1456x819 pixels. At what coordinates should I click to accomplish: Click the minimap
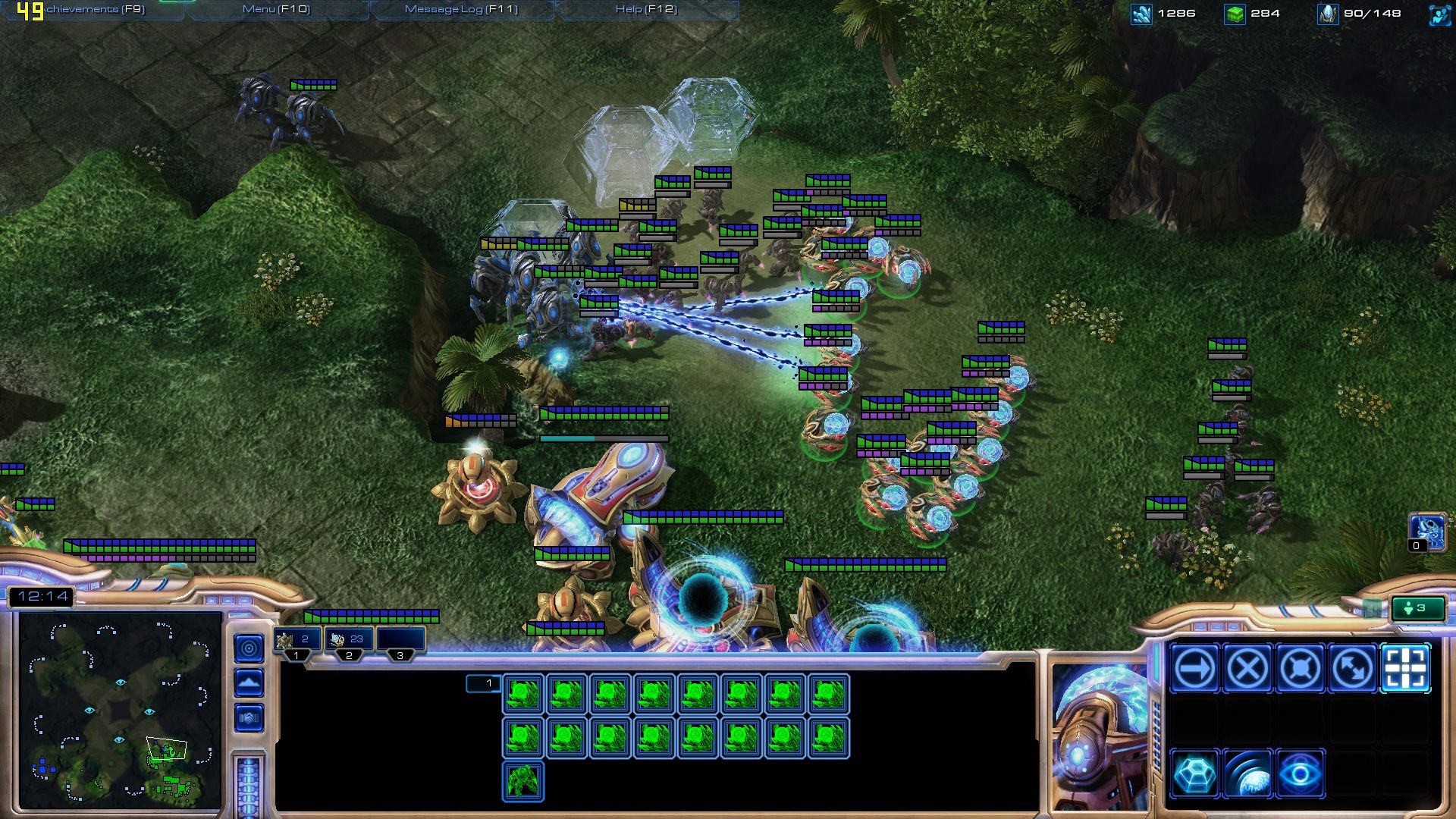(x=120, y=711)
